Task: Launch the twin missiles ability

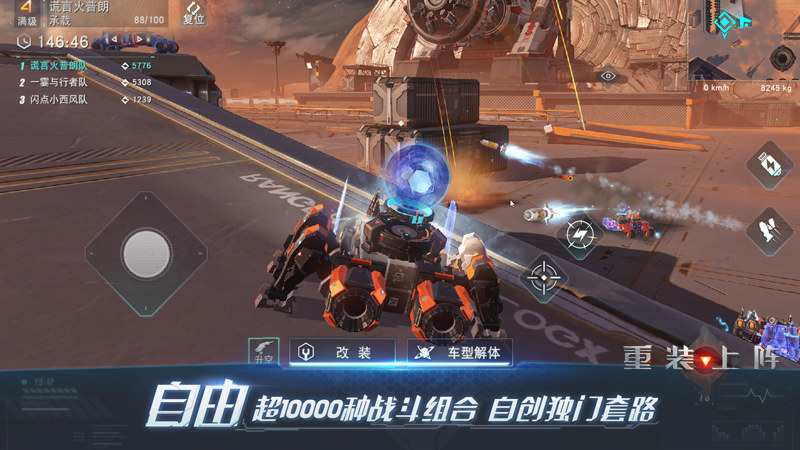Action: pyautogui.click(x=769, y=231)
